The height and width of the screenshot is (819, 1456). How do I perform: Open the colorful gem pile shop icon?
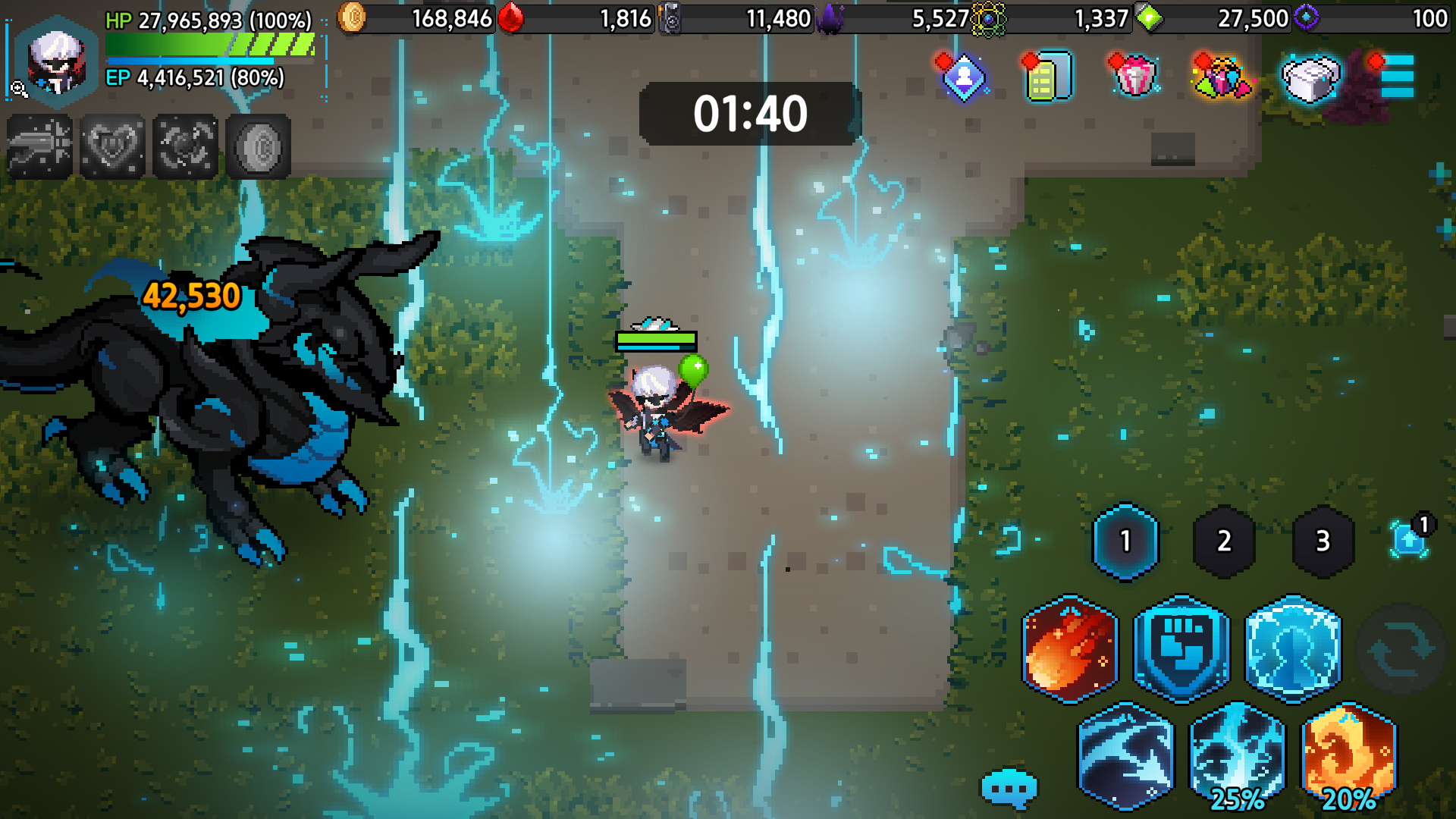pyautogui.click(x=1222, y=77)
